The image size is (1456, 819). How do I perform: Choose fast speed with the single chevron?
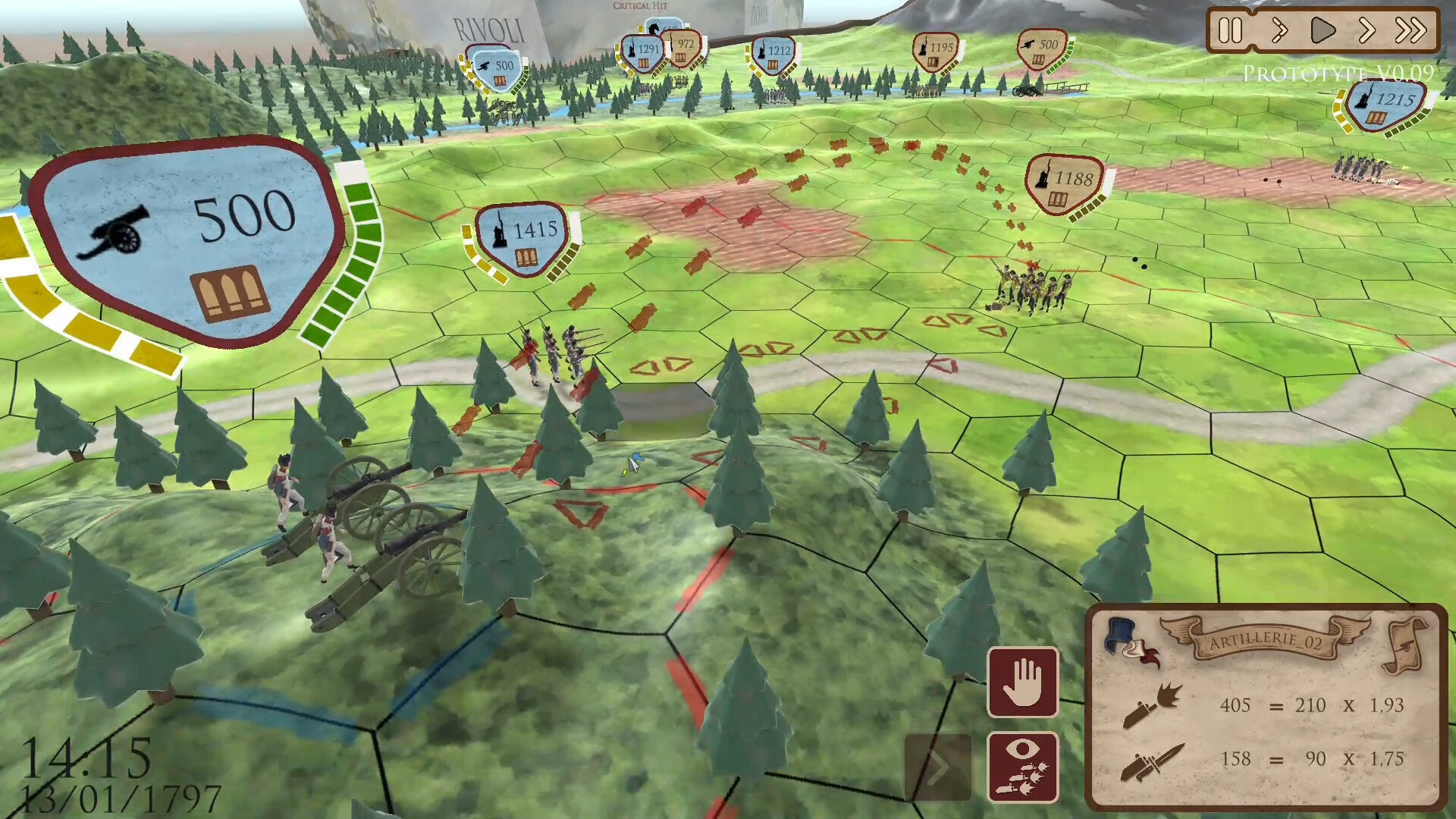[x=1367, y=31]
